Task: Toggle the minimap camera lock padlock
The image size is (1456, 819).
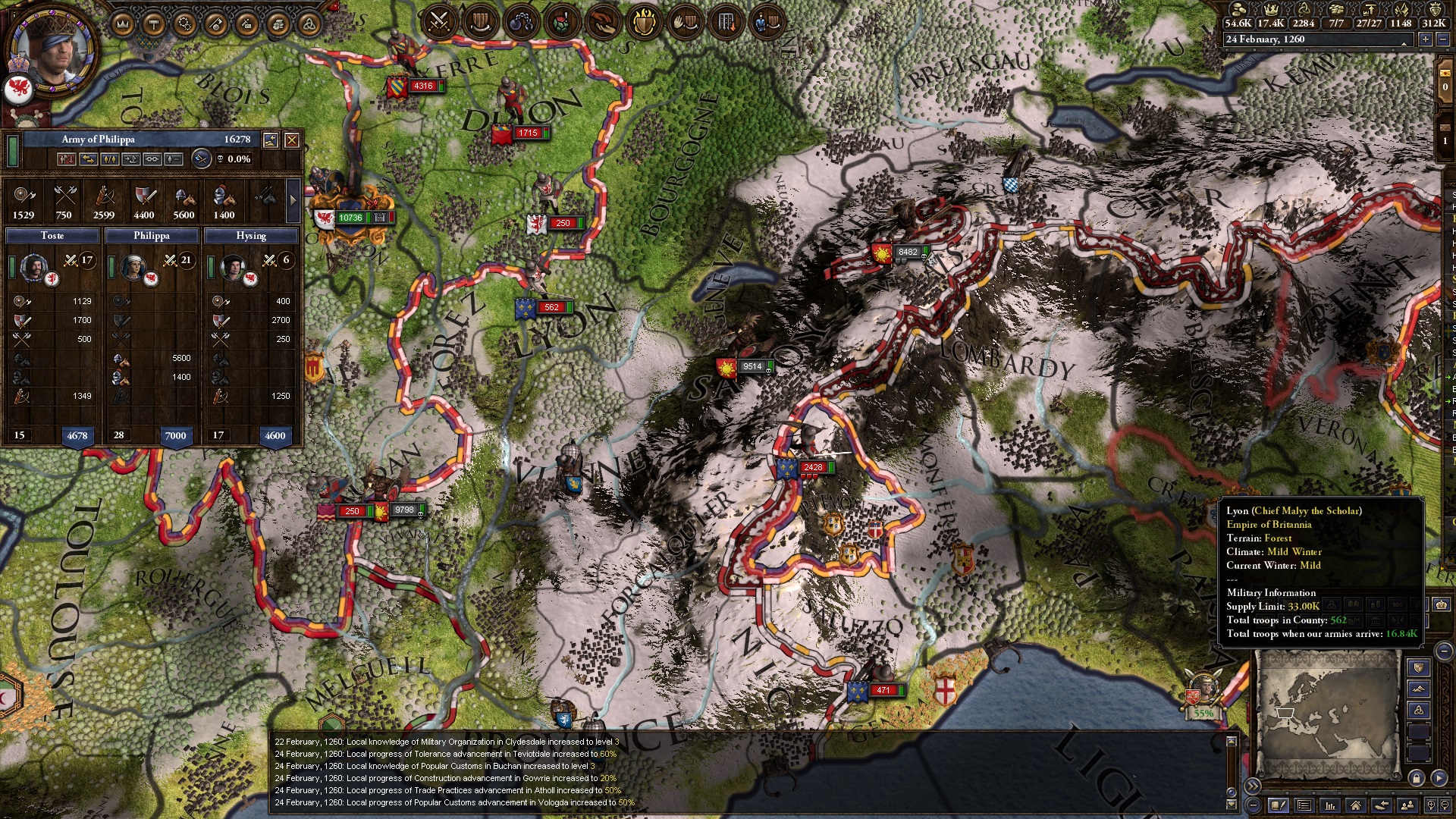Action: [x=1417, y=778]
